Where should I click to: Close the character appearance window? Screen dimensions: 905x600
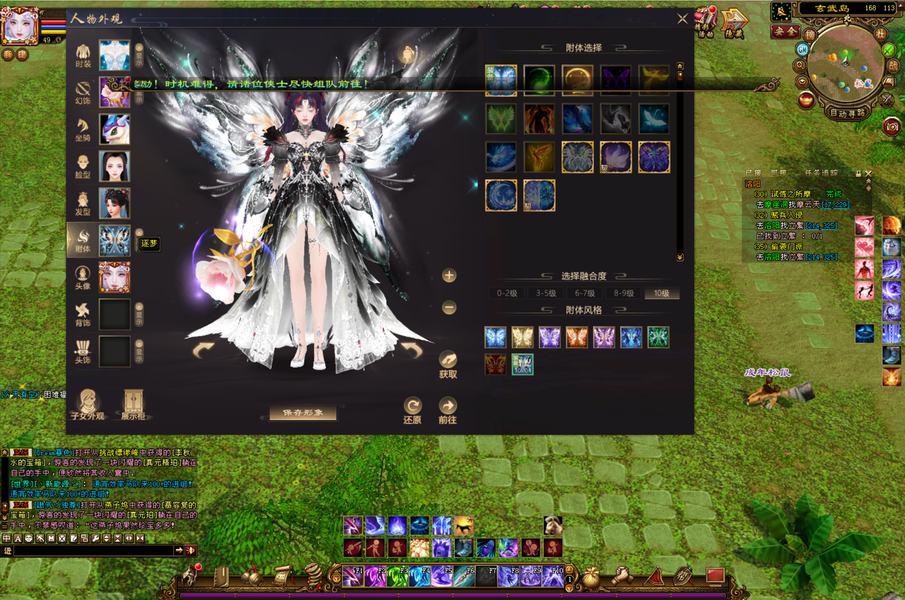[682, 18]
